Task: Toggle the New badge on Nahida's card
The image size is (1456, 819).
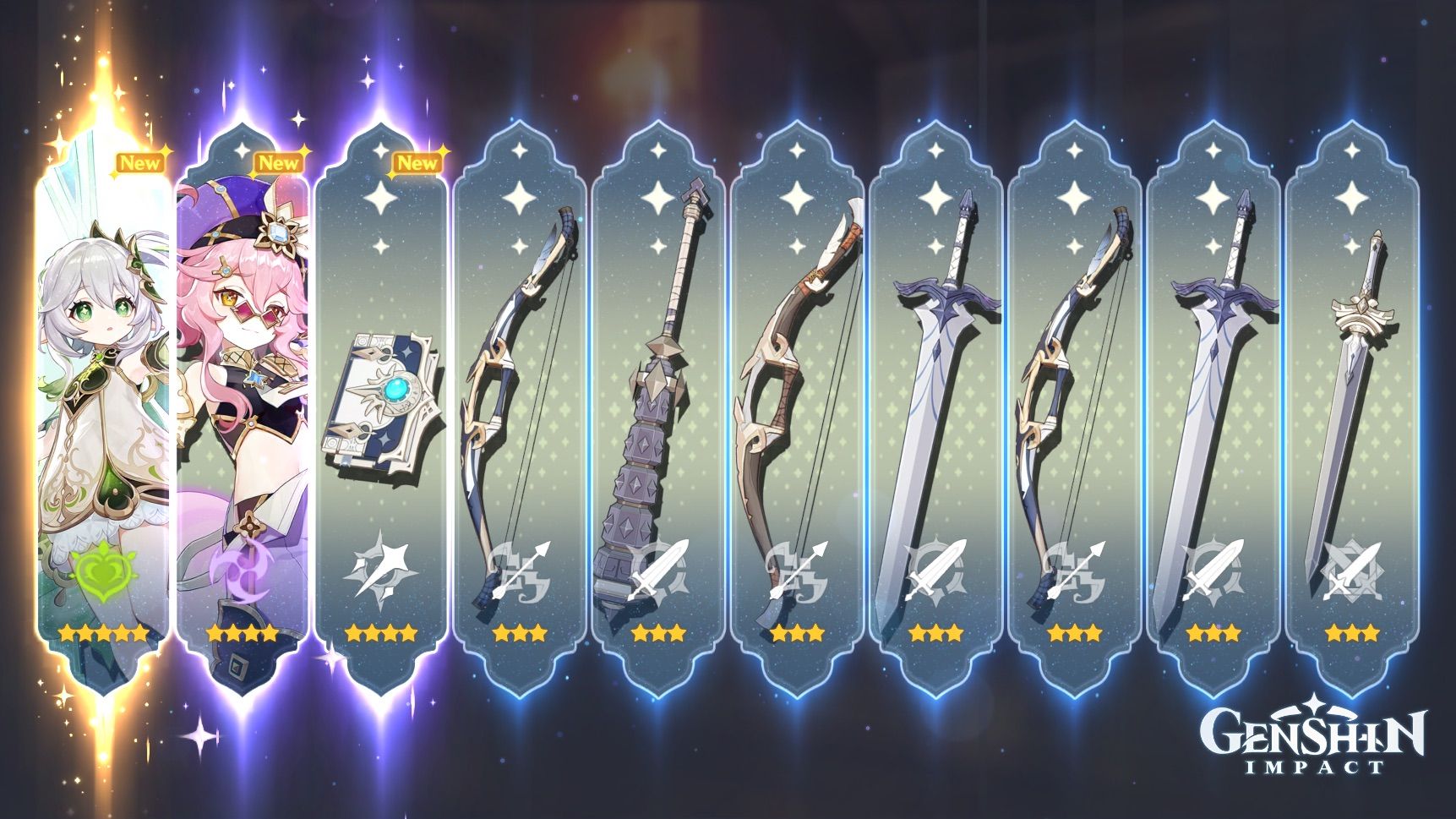Action: coord(141,163)
